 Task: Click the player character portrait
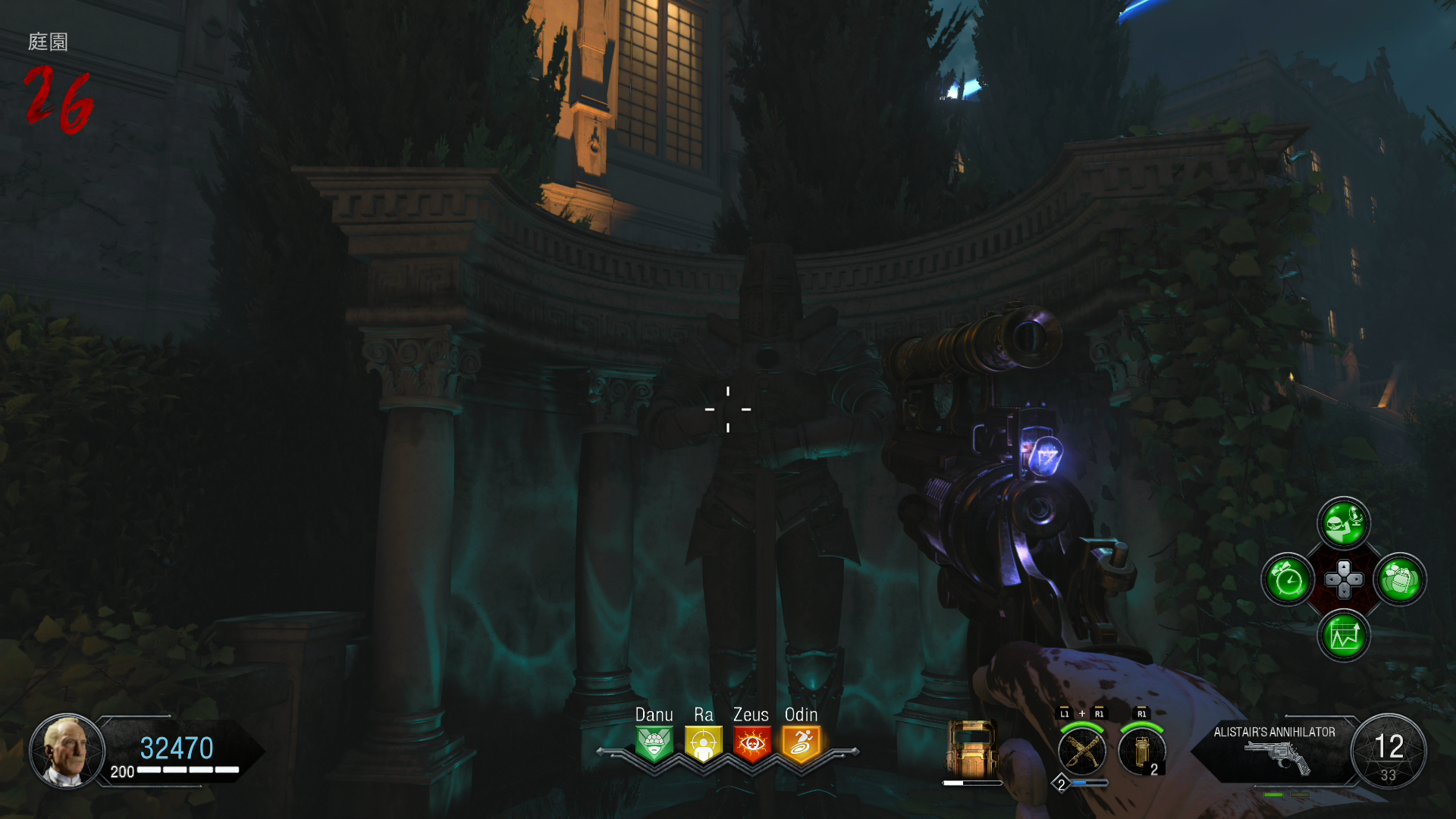click(x=67, y=751)
